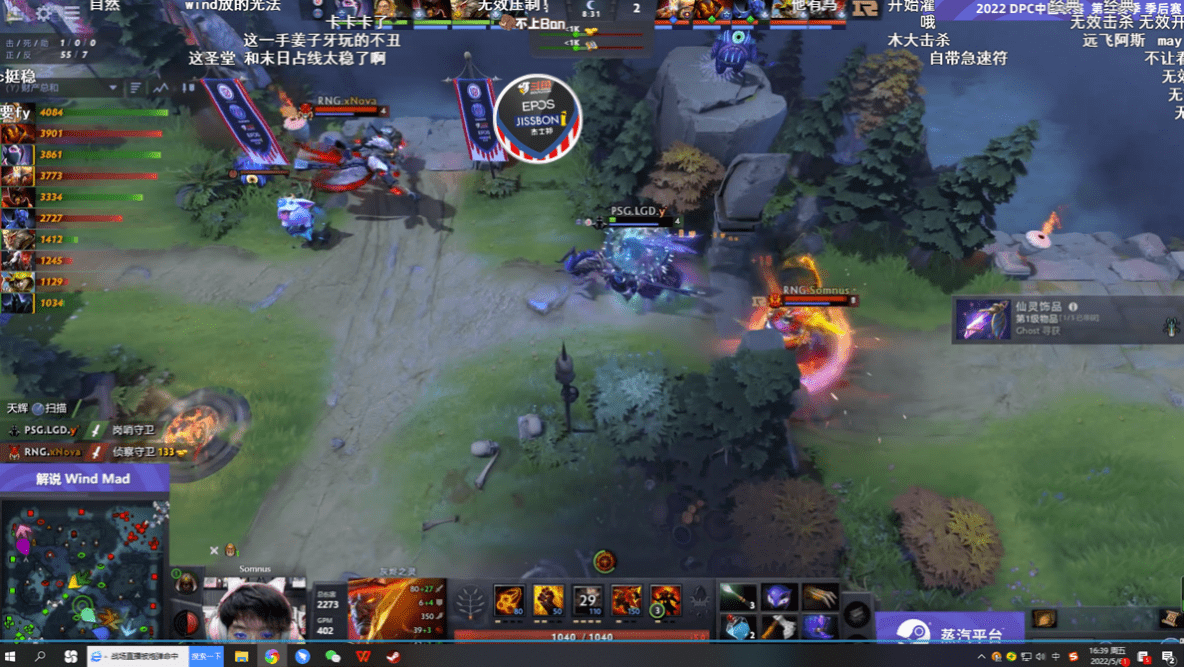The image size is (1184, 667).
Task: Activate the ability showing cooldown 29
Action: click(x=587, y=600)
